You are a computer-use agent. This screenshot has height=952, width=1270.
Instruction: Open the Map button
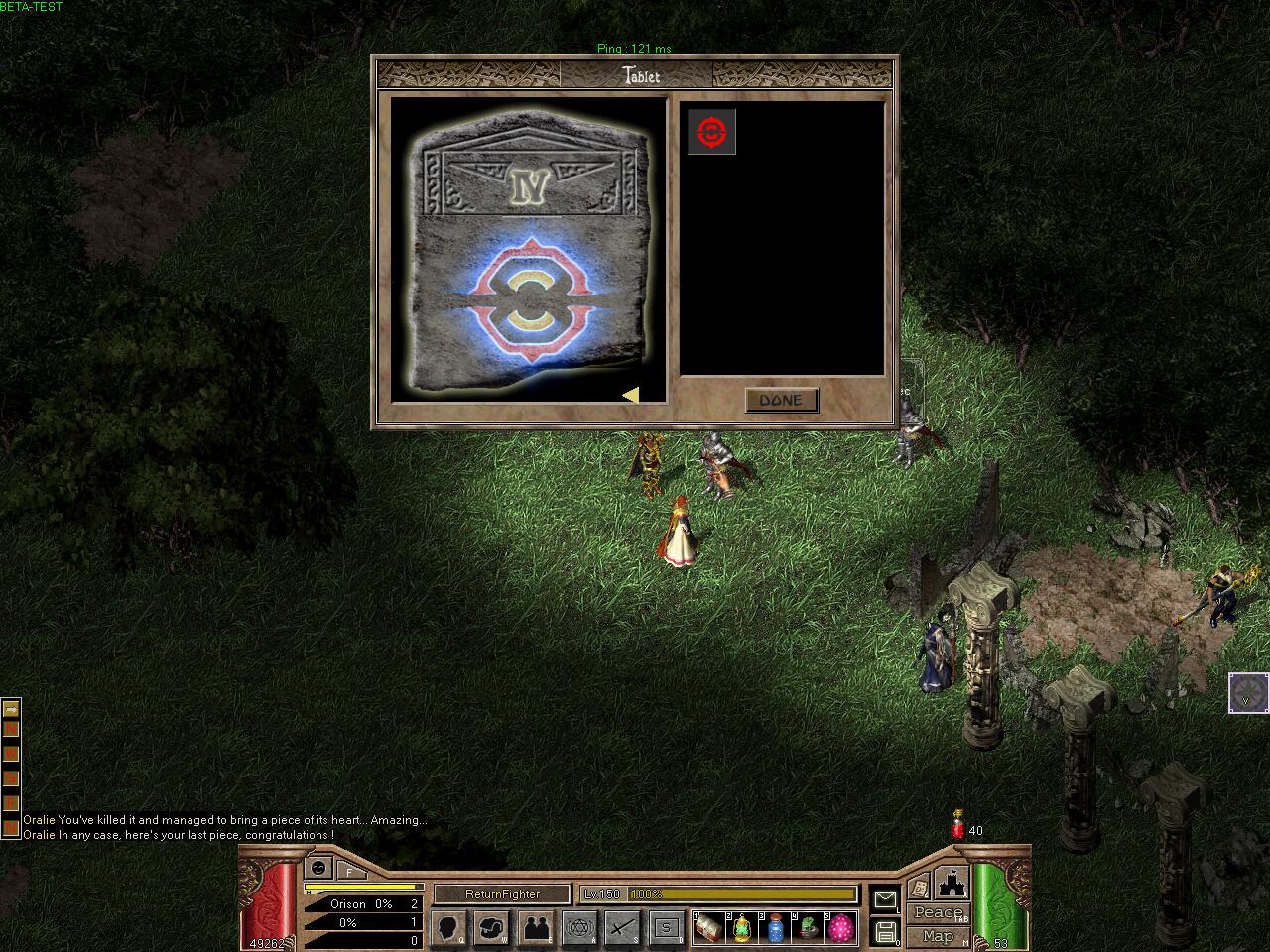(938, 935)
